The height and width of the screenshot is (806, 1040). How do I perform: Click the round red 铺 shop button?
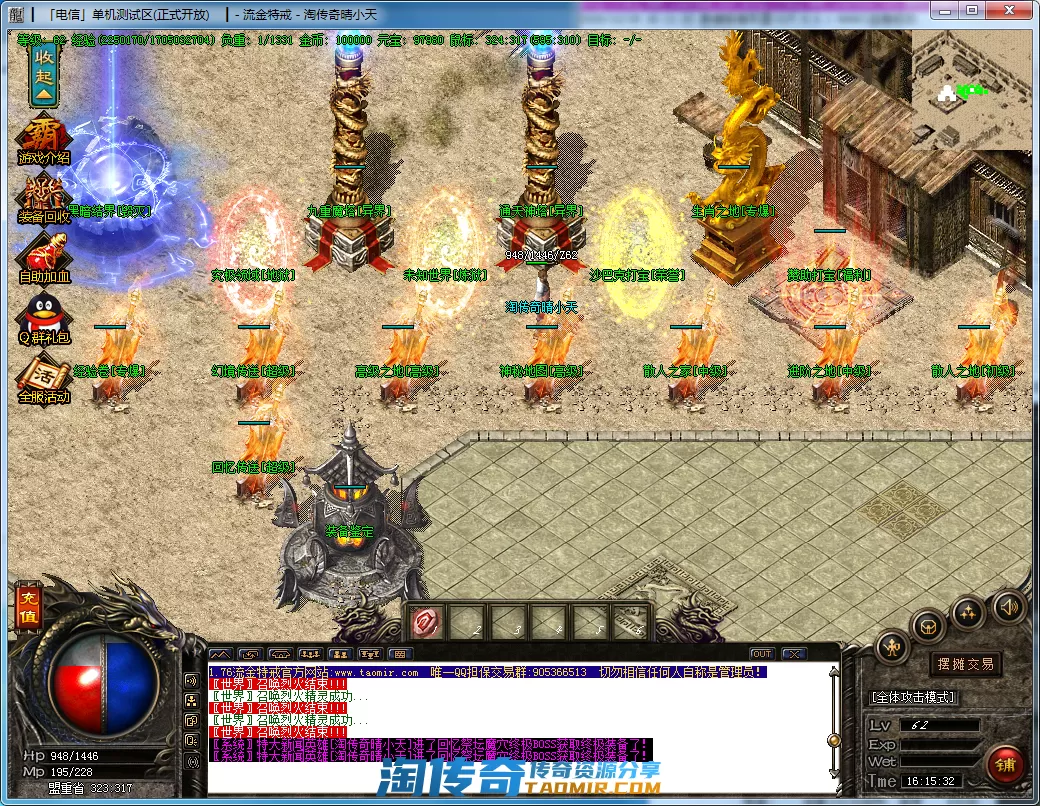[1005, 764]
